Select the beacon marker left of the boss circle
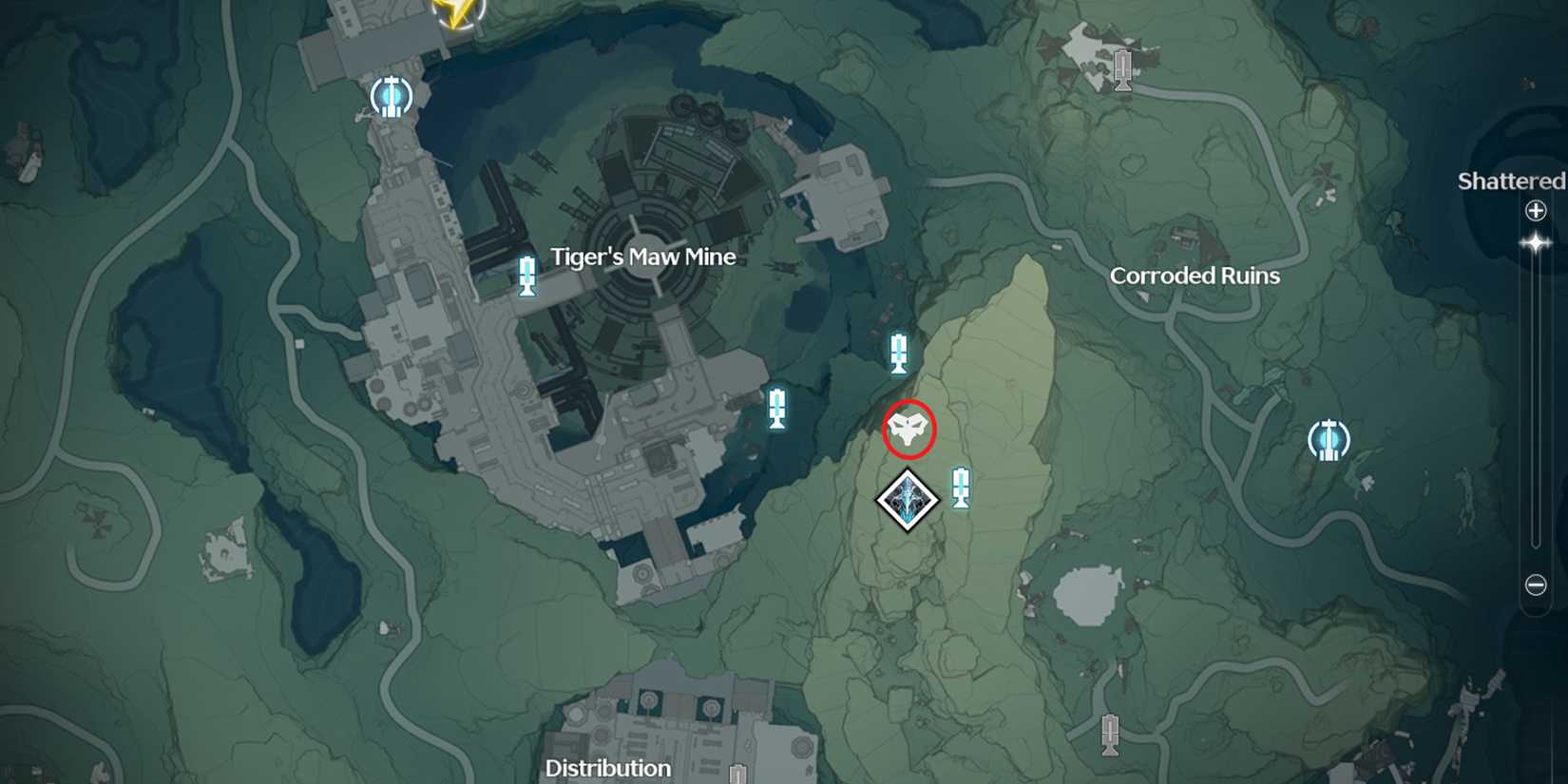 pyautogui.click(x=777, y=407)
